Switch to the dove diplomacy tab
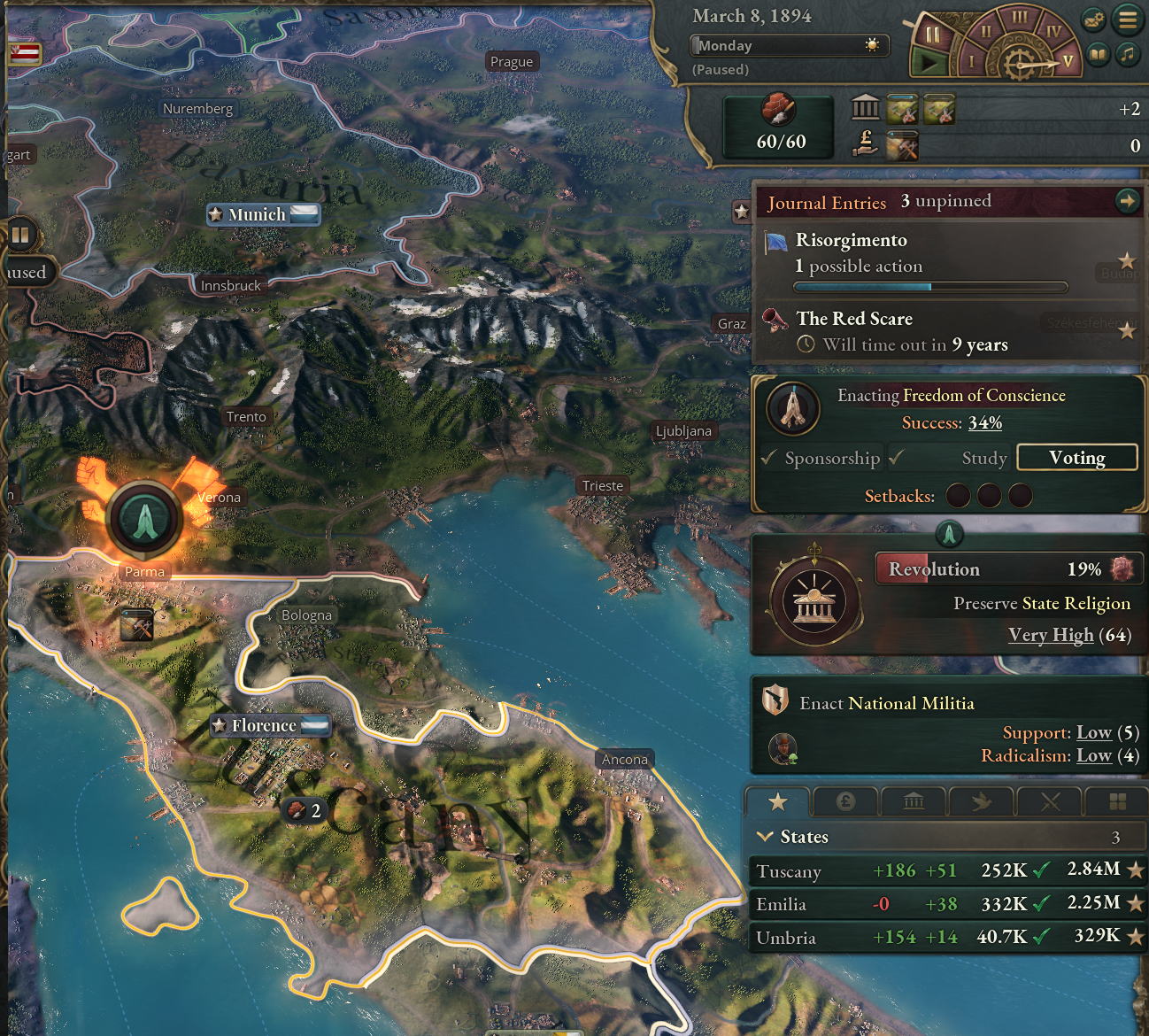Image resolution: width=1149 pixels, height=1036 pixels. click(982, 802)
